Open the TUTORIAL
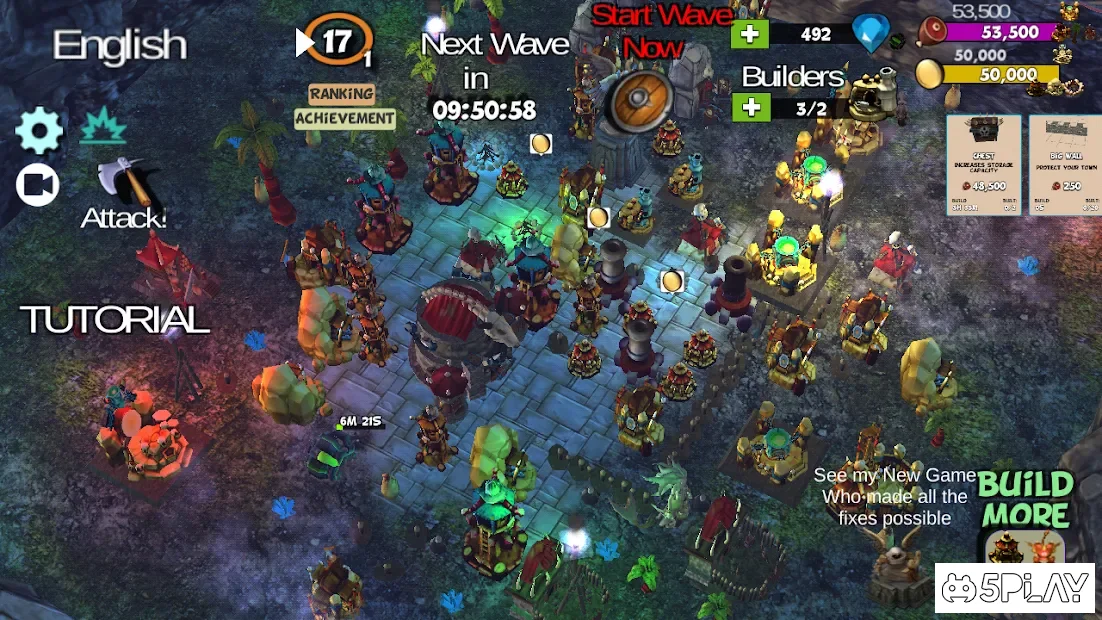This screenshot has height=620, width=1102. tap(115, 320)
